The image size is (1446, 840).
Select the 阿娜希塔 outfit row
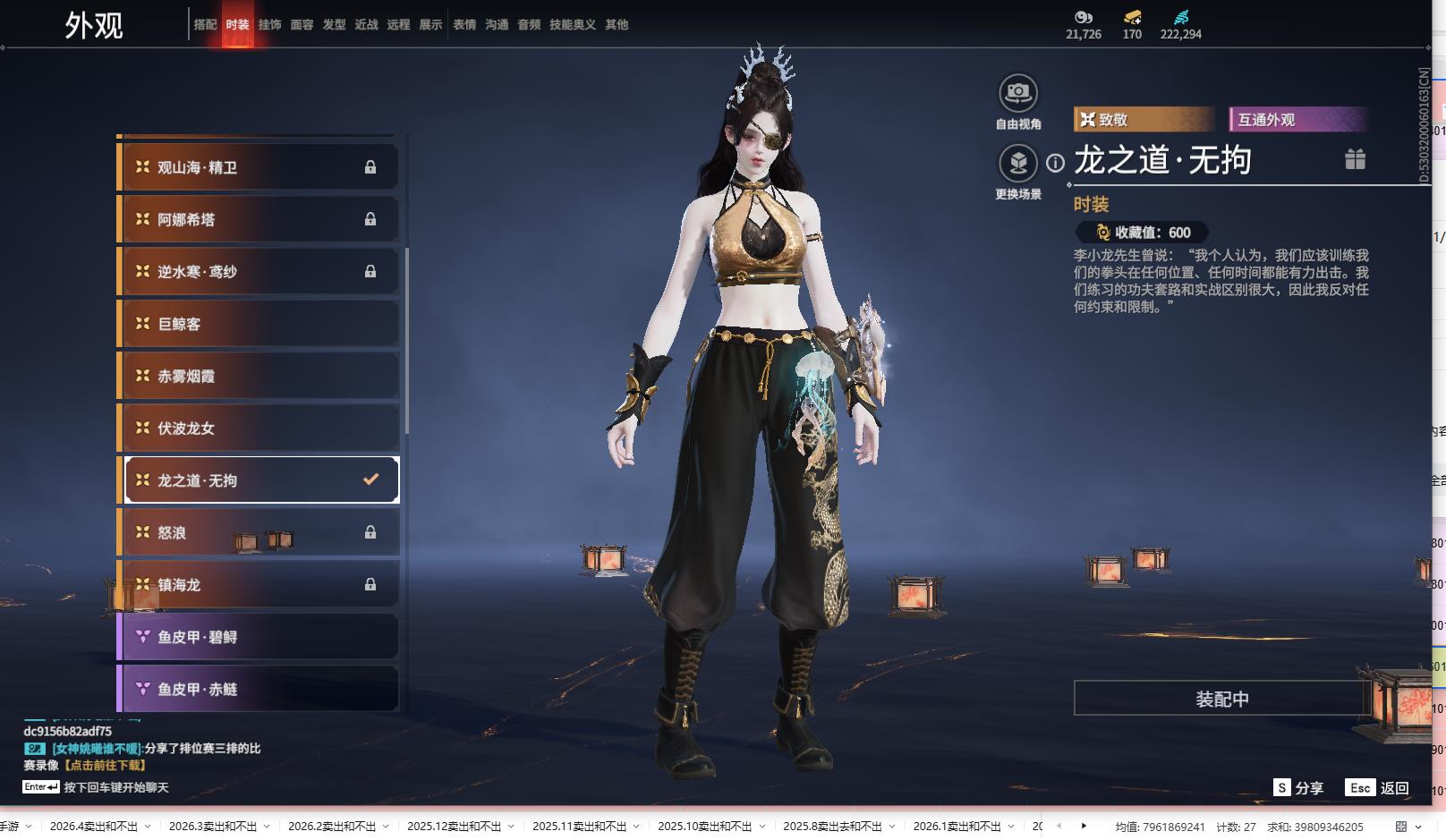pos(259,219)
